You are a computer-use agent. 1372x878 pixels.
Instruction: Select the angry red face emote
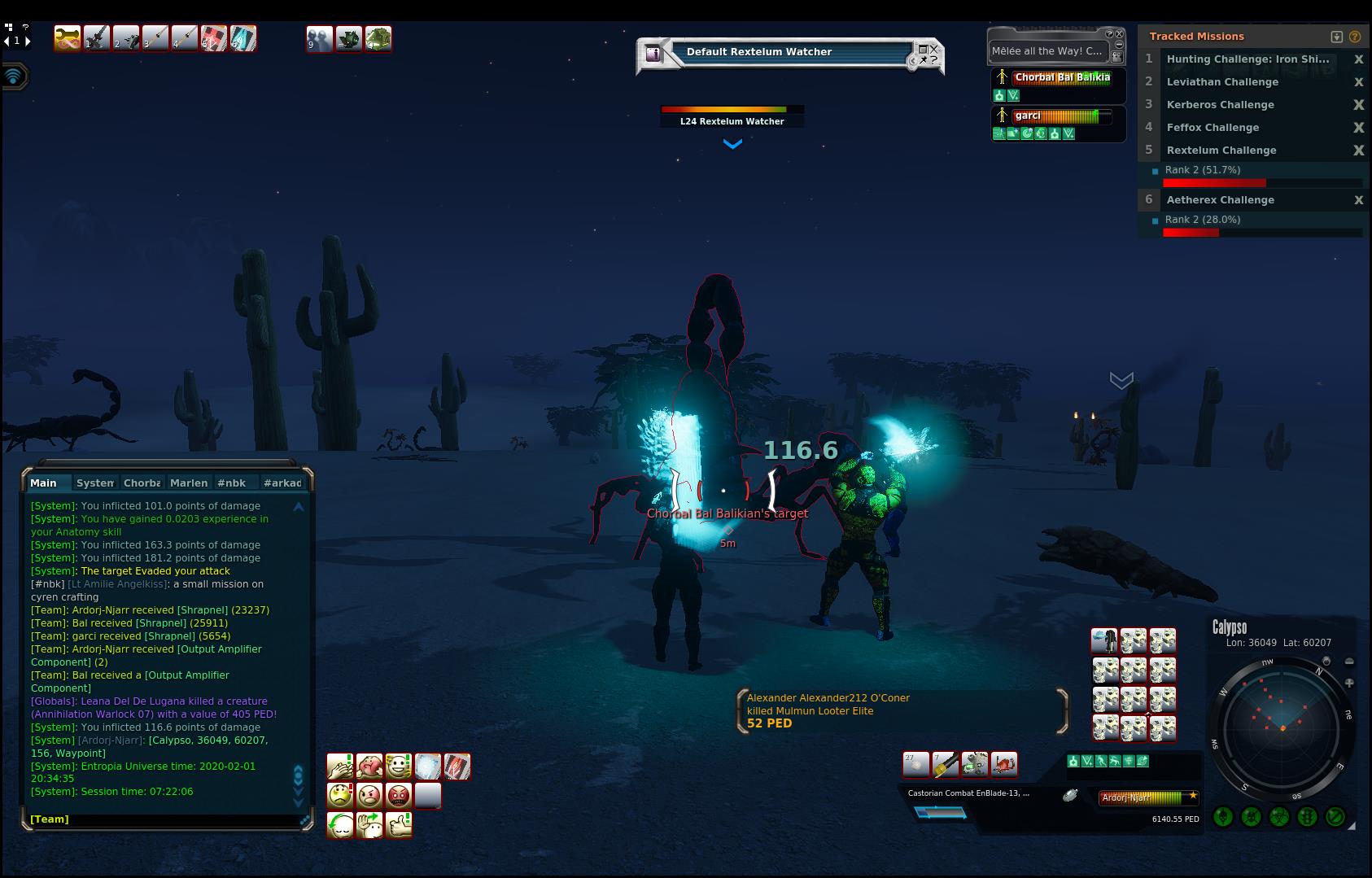coord(399,795)
